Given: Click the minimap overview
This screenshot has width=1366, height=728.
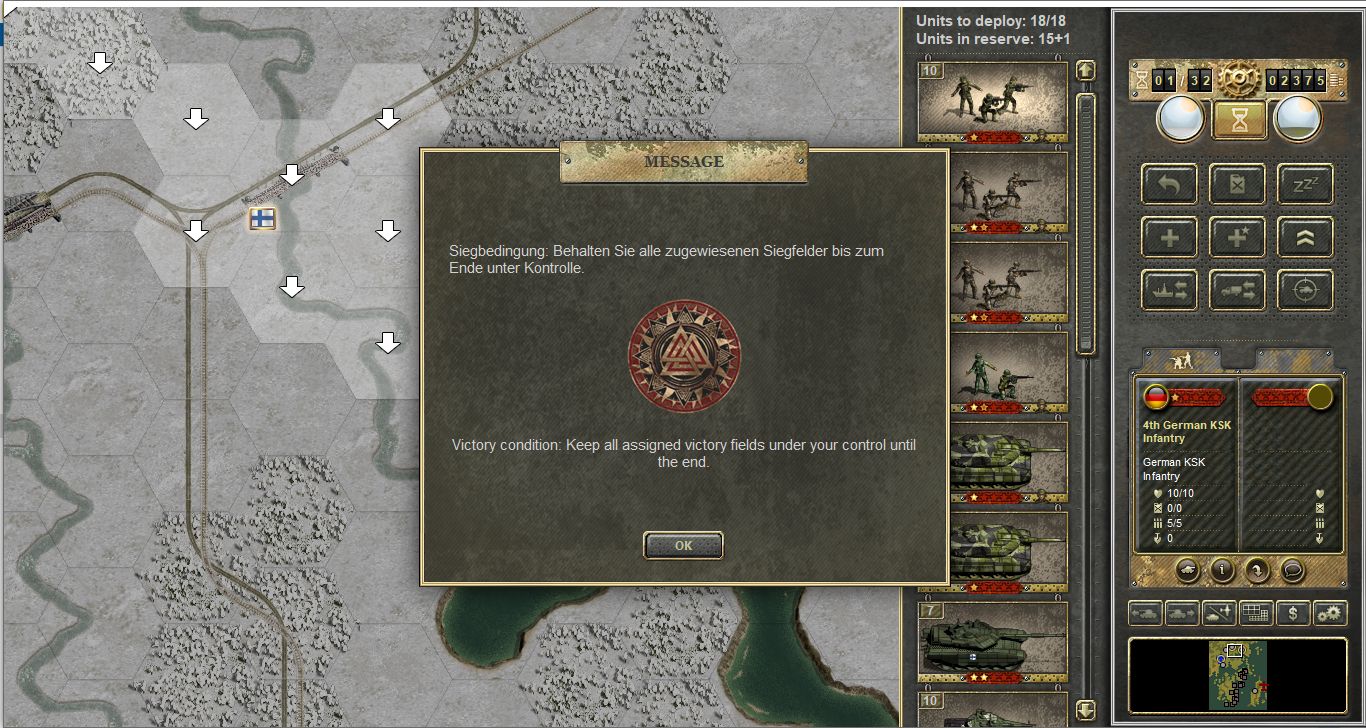Looking at the screenshot, I should tap(1238, 675).
